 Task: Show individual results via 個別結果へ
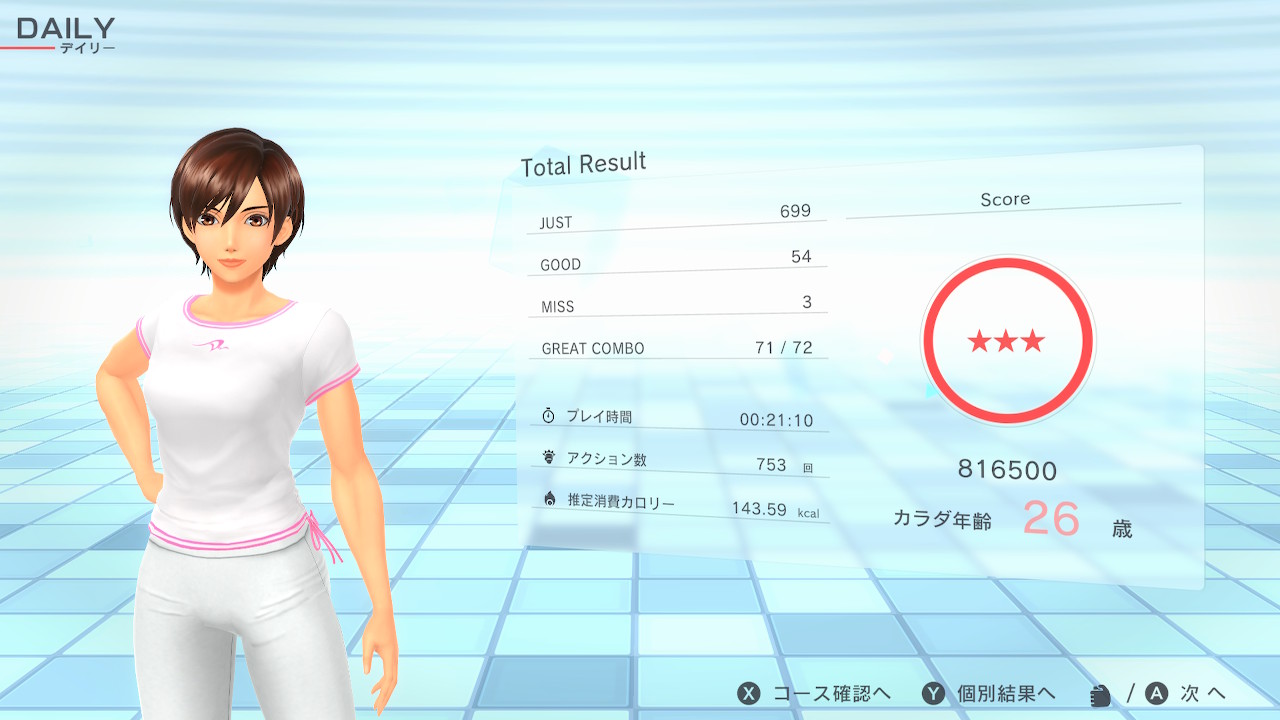[990, 694]
